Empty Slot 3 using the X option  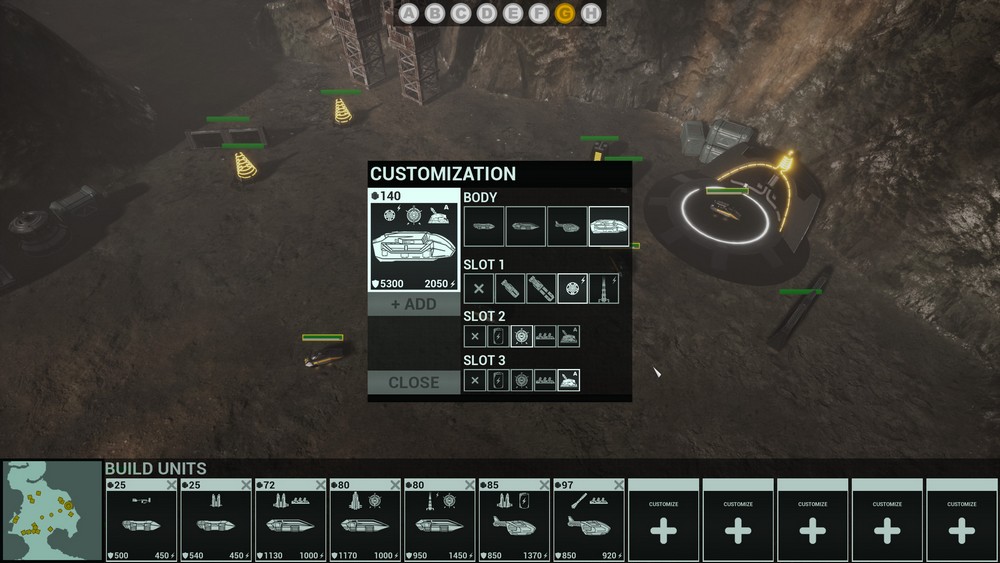point(475,380)
